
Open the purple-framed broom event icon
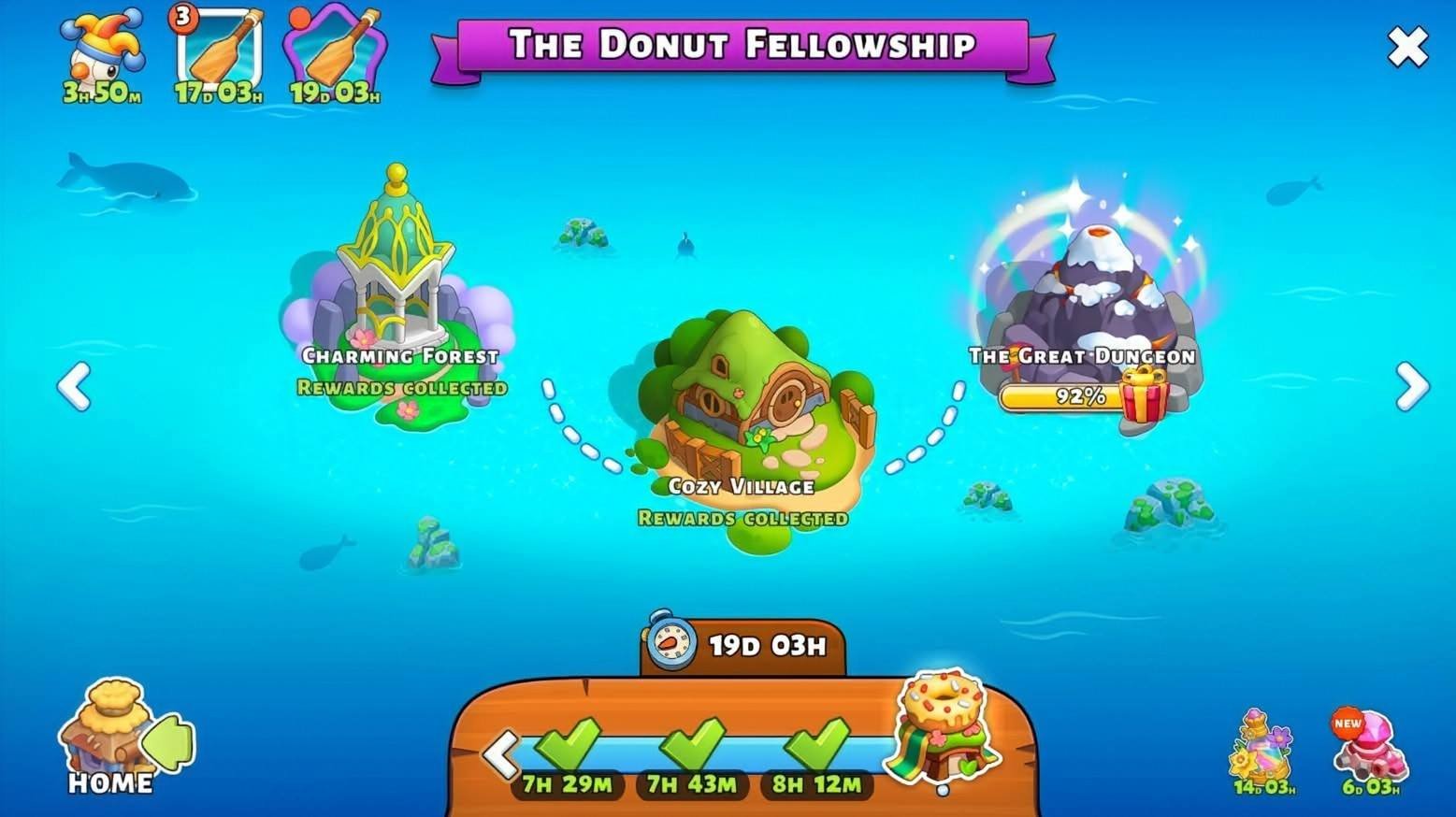click(335, 51)
